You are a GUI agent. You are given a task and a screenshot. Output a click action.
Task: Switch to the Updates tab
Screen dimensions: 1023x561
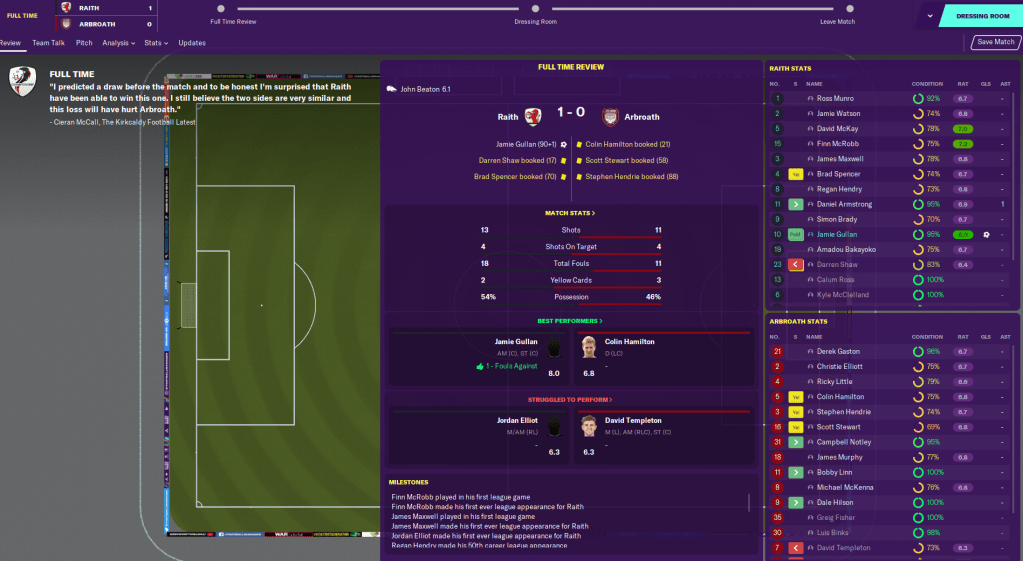pos(192,43)
